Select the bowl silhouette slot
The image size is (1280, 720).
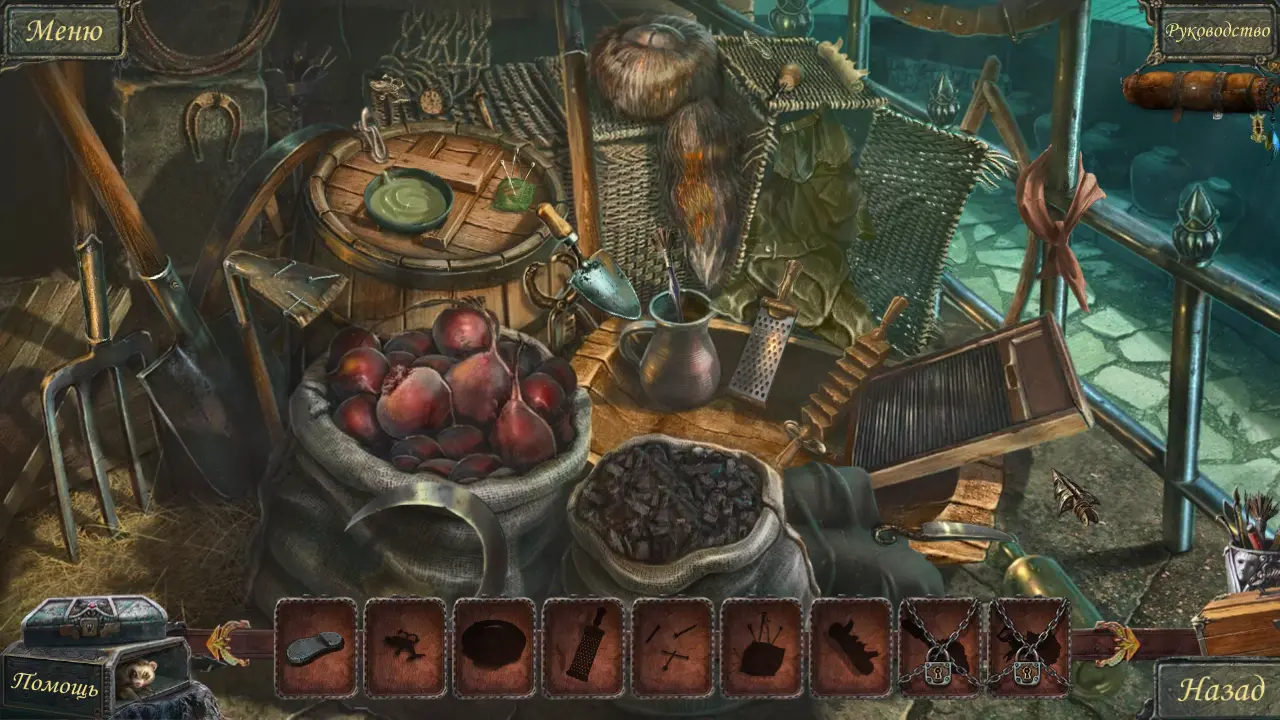[494, 647]
